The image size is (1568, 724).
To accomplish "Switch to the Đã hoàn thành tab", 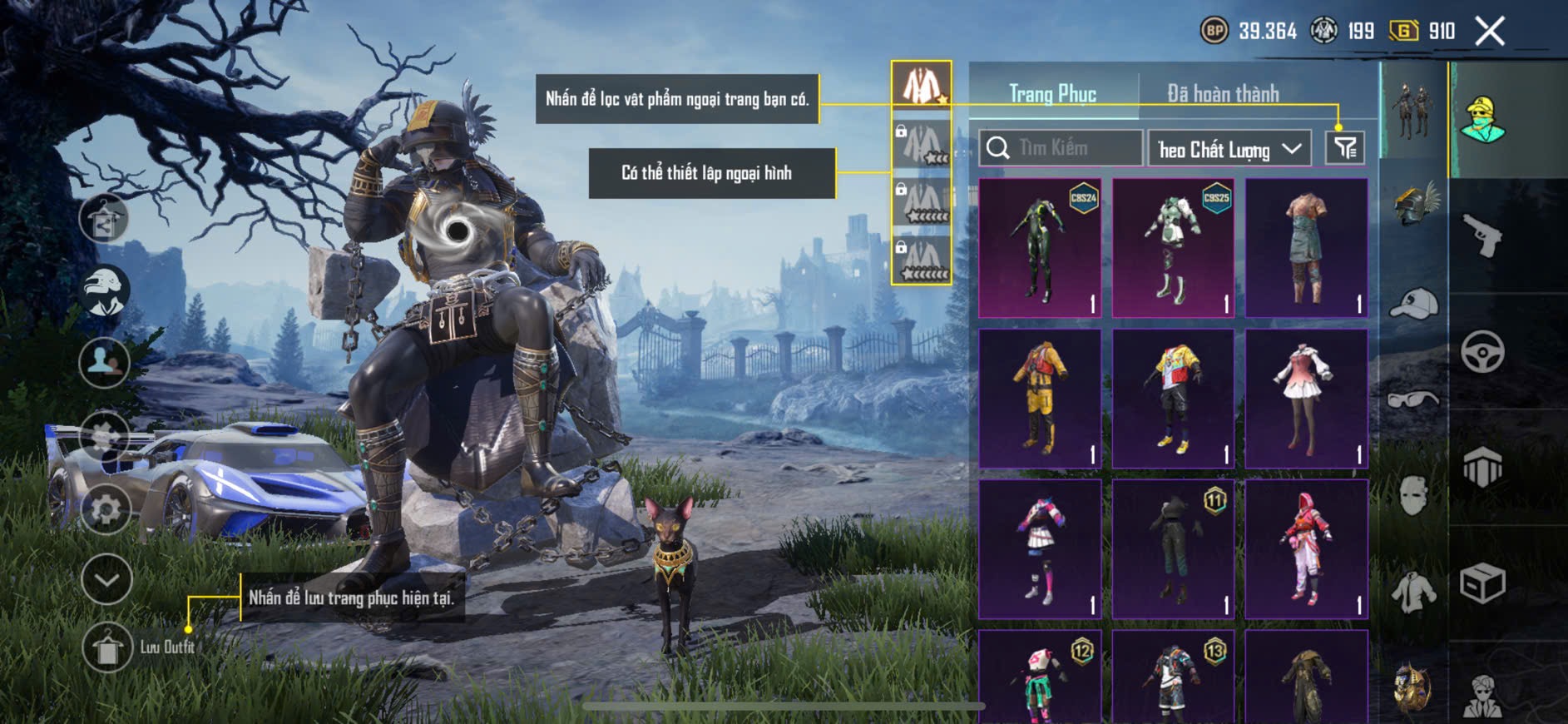I will point(1222,94).
